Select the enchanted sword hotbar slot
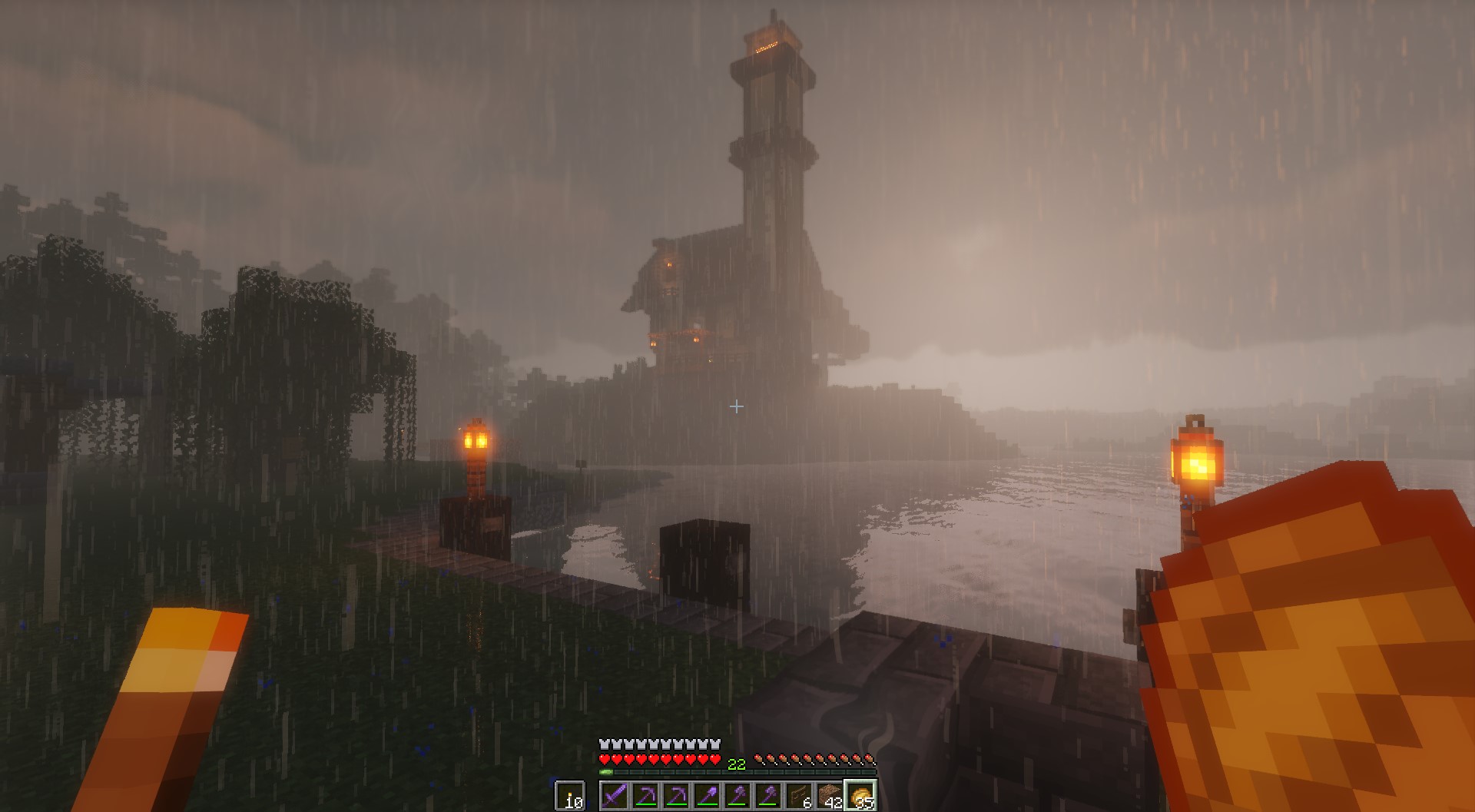The width and height of the screenshot is (1475, 812). (615, 796)
